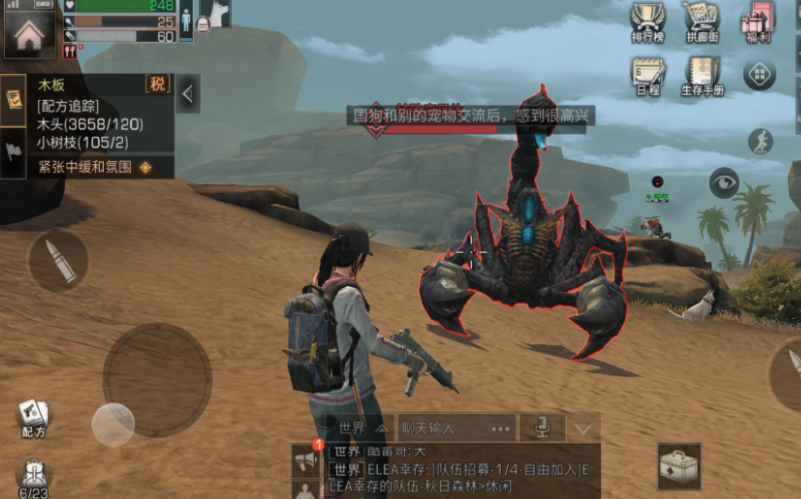Collapse the recipe tracker panel arrow
This screenshot has width=801, height=499.
[188, 94]
